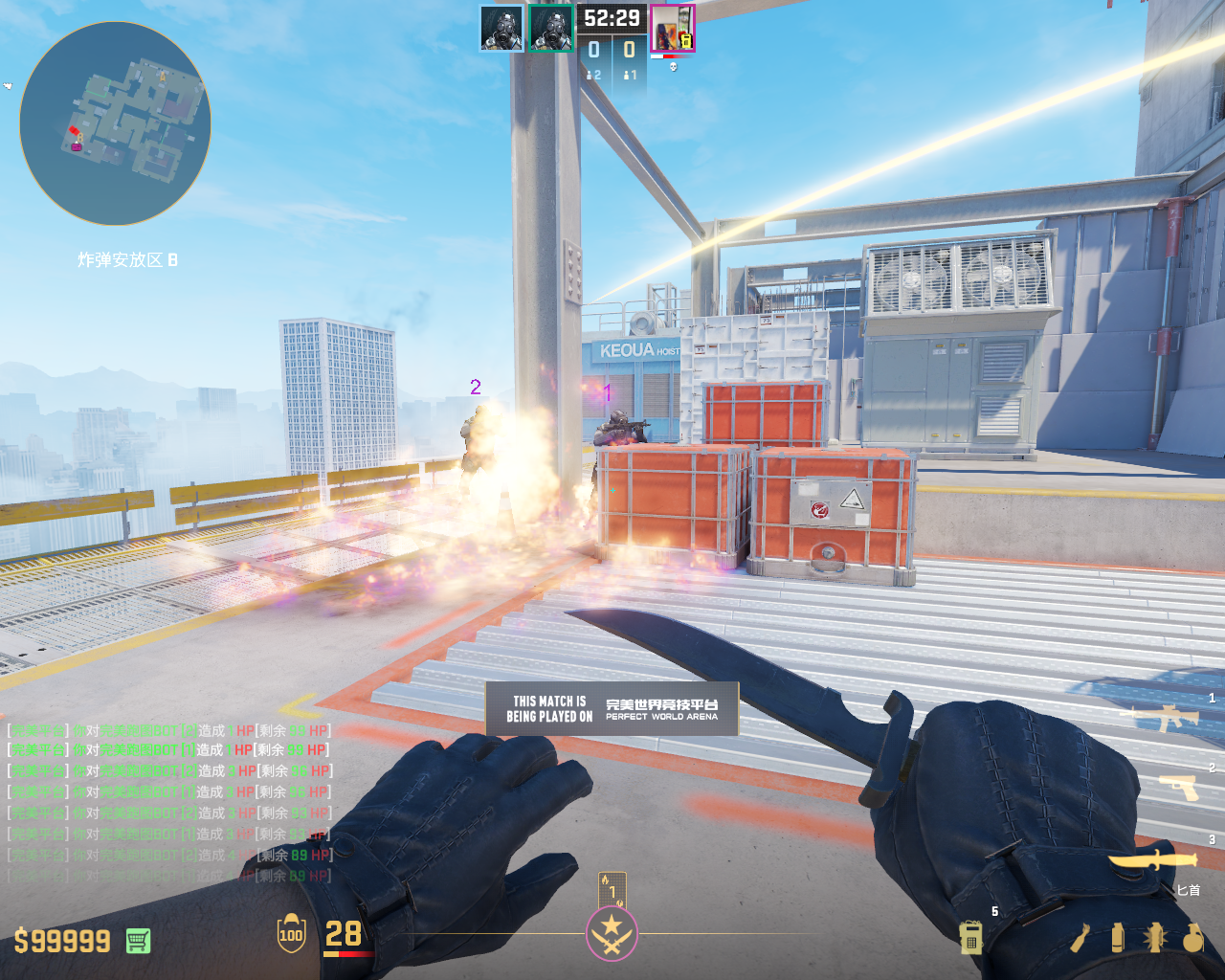
Task: Click the armor shield icon showing 100
Action: pyautogui.click(x=291, y=934)
